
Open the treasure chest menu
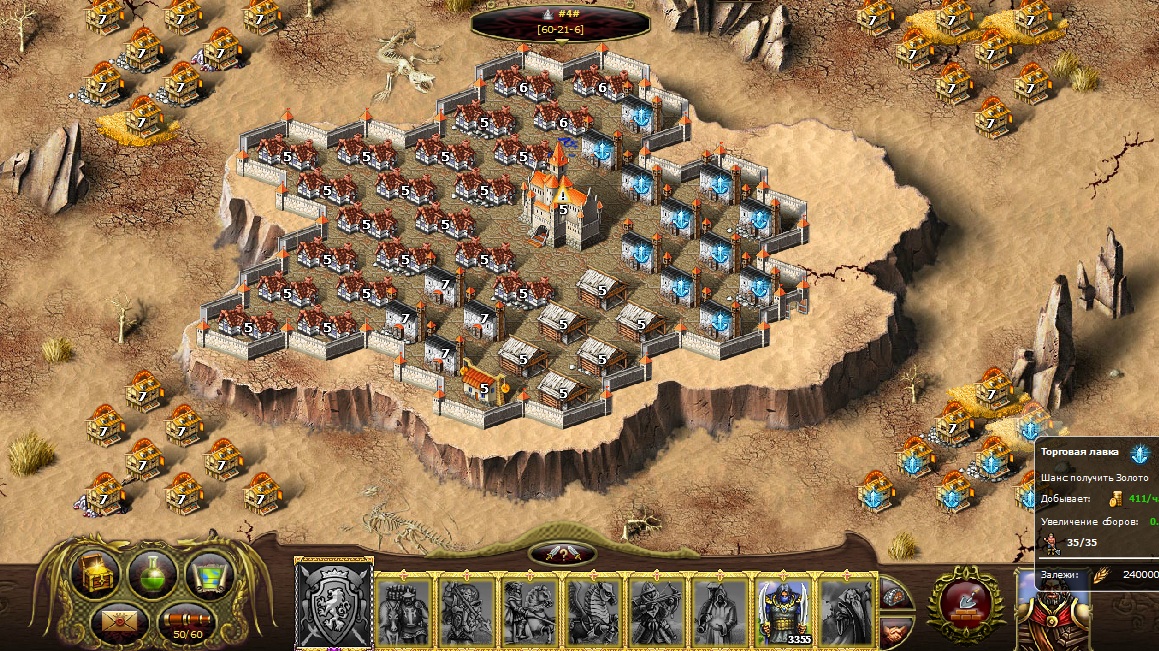click(96, 573)
